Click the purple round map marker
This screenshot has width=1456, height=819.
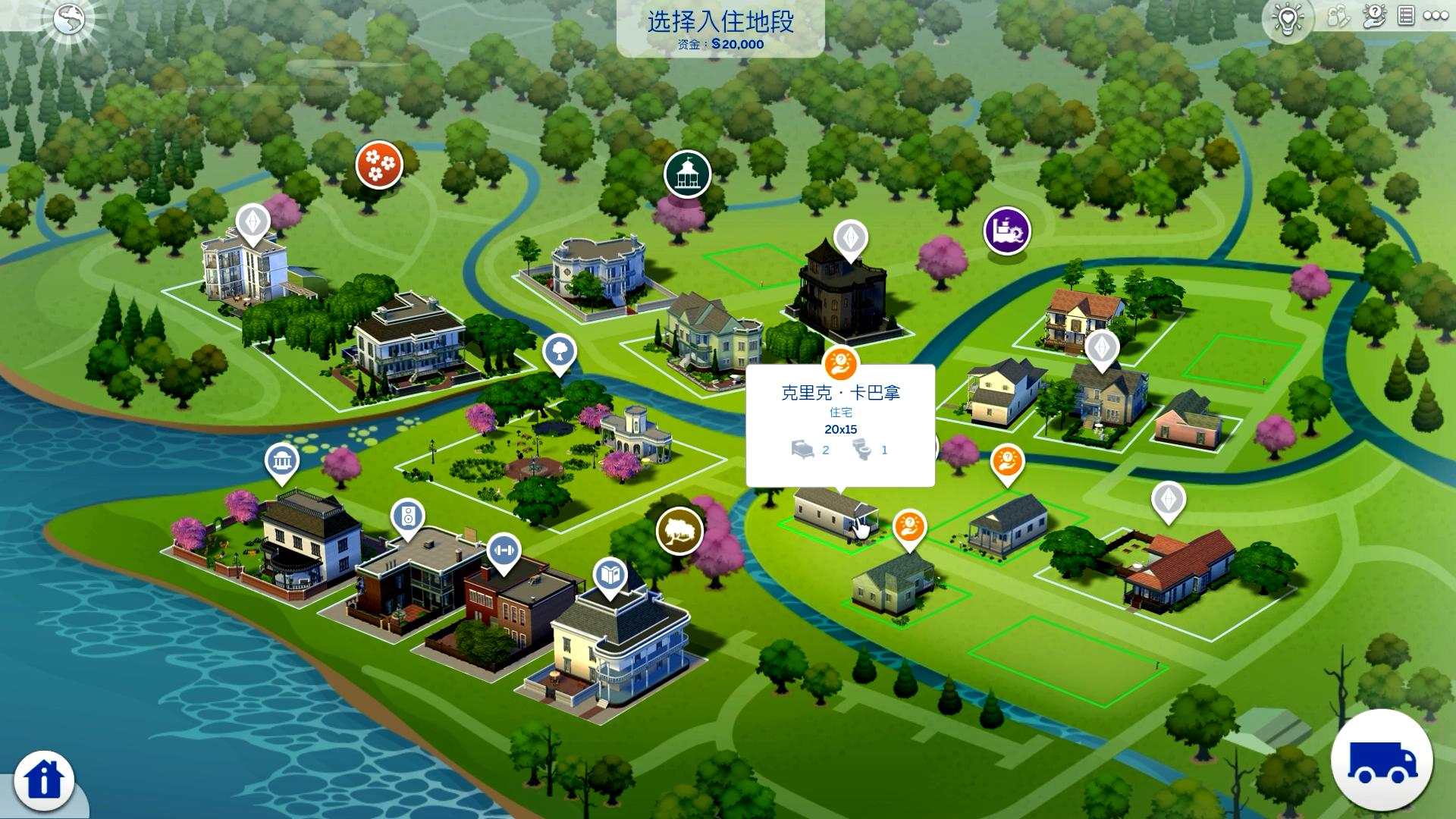(1007, 230)
